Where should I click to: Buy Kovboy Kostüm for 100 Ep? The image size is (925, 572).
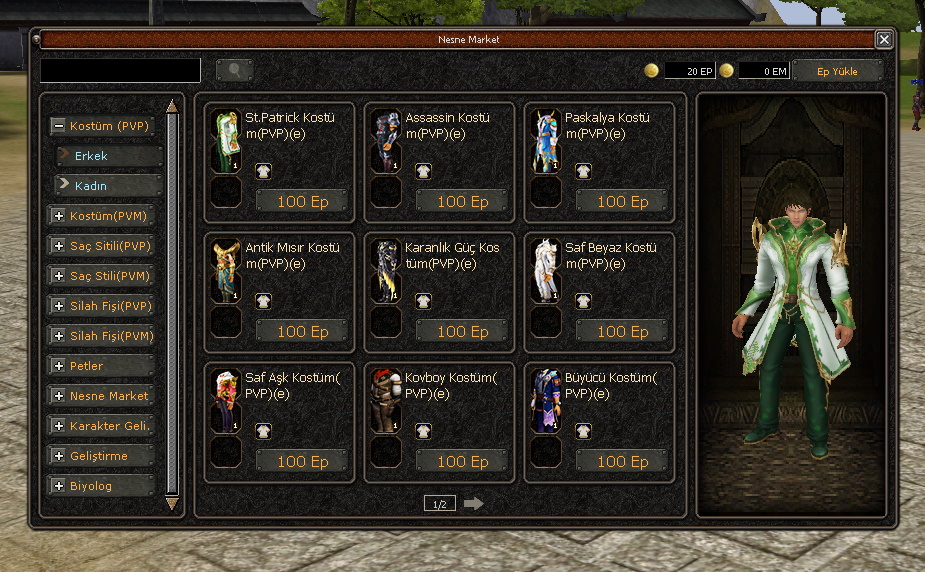coord(462,461)
